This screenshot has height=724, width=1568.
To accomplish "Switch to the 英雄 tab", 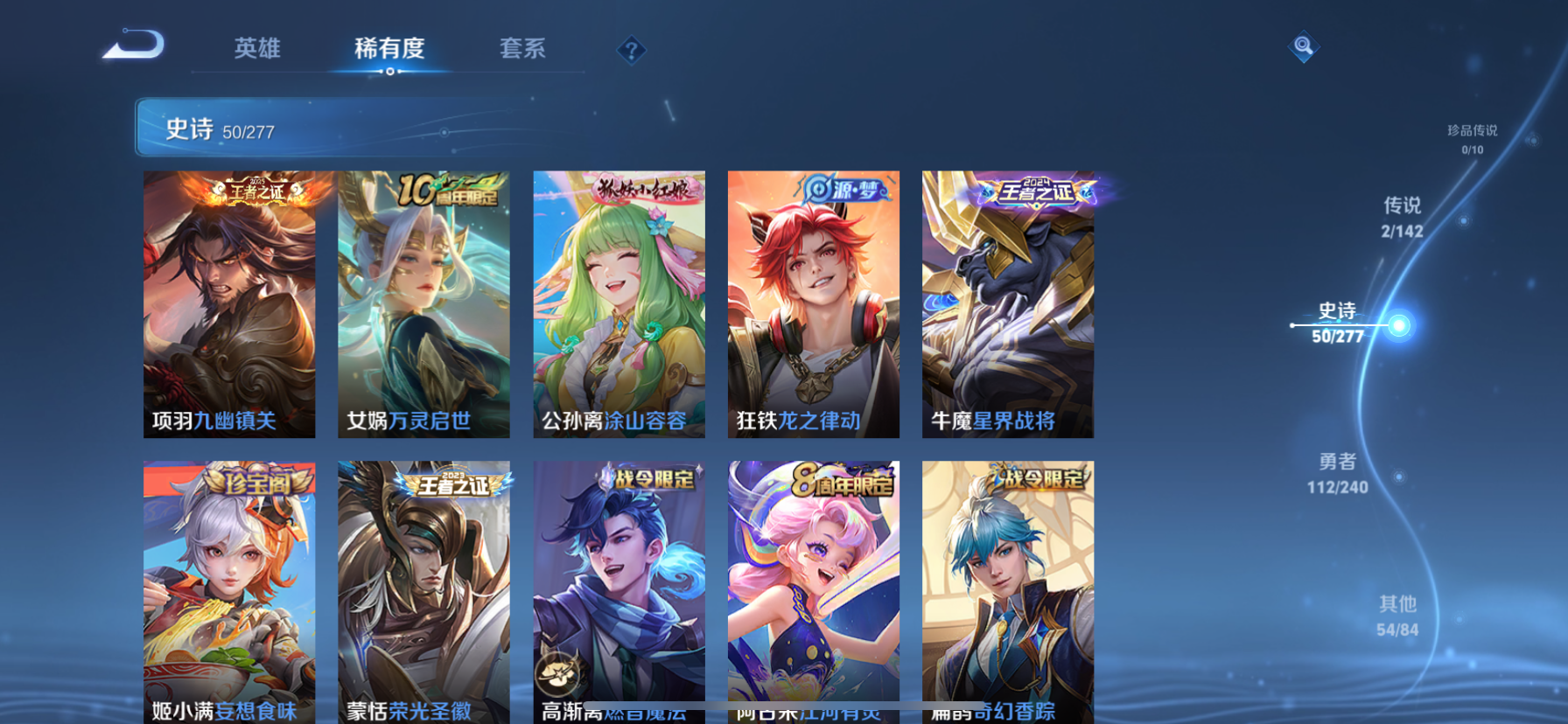I will click(x=255, y=50).
